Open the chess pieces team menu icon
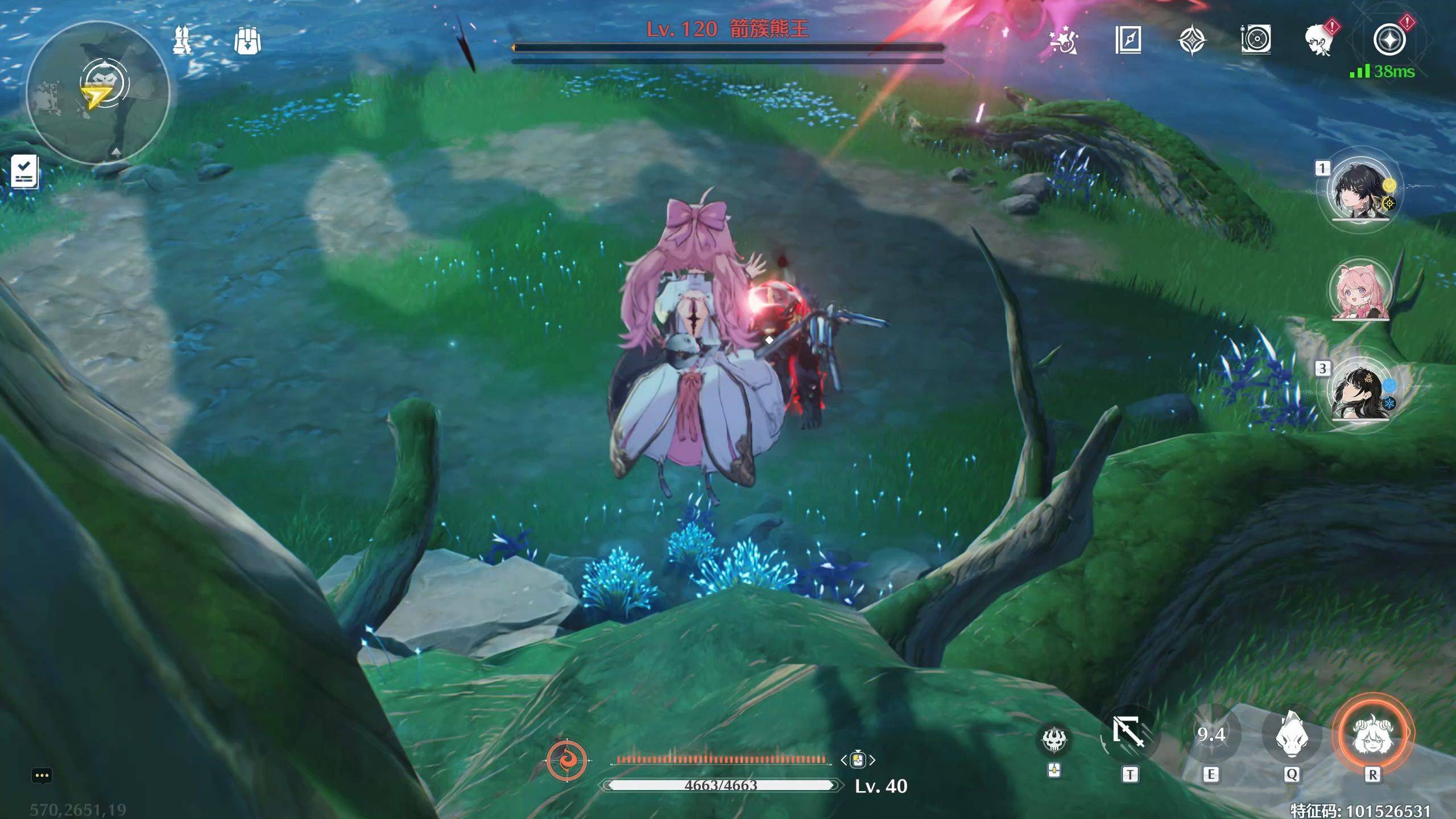 (183, 40)
